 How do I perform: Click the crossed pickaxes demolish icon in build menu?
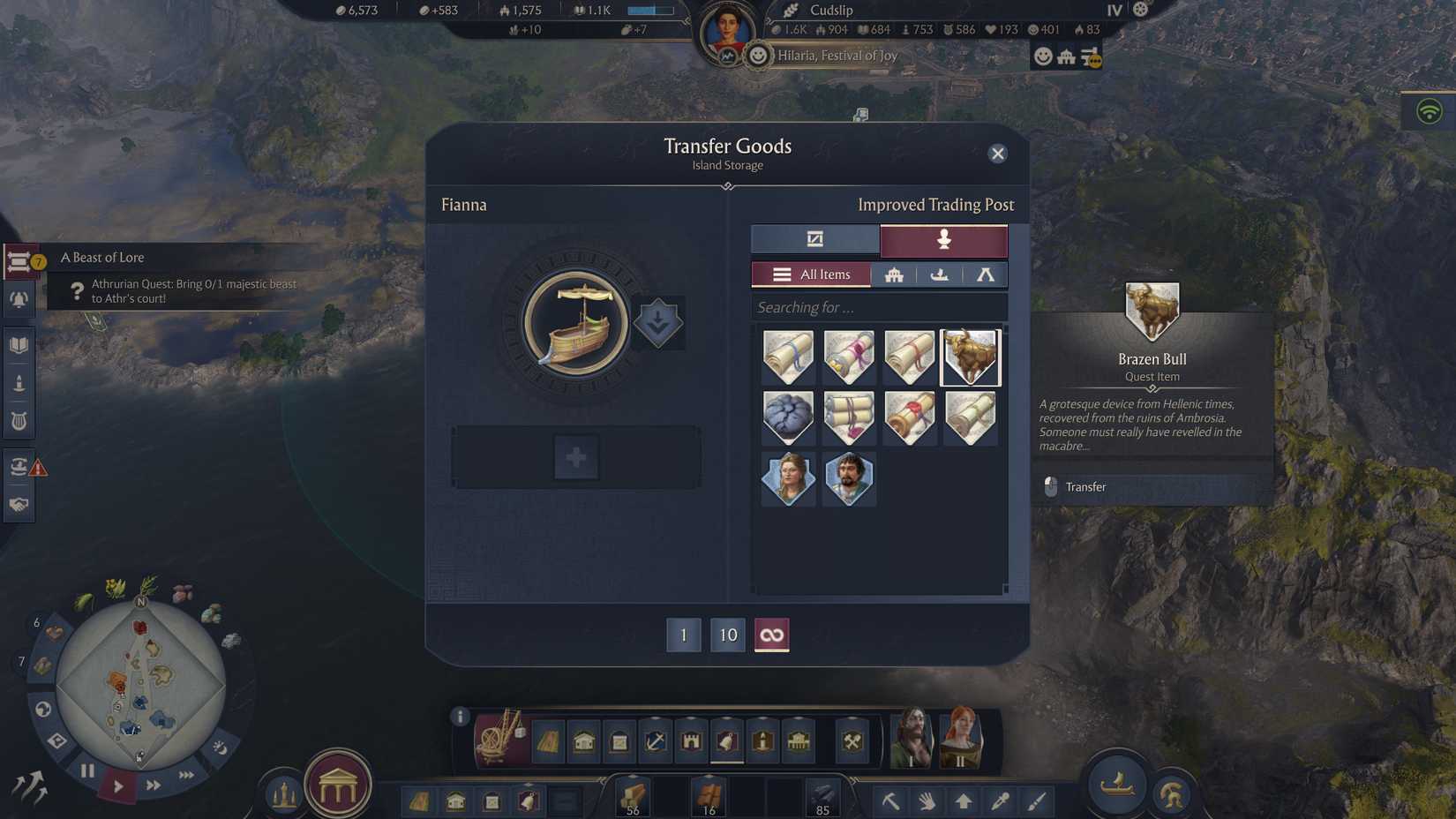[850, 740]
